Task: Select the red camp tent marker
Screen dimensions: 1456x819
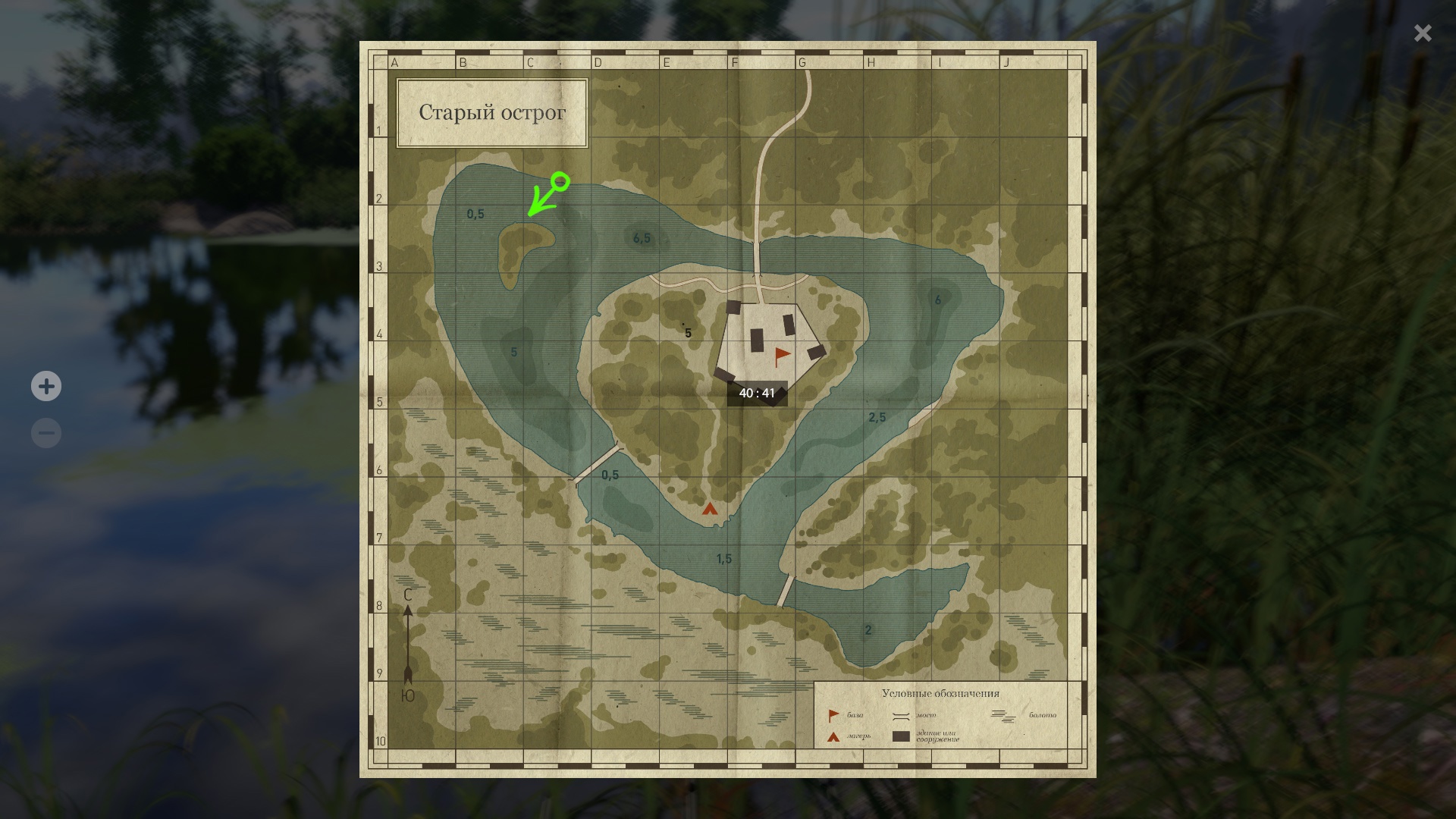Action: 709,509
